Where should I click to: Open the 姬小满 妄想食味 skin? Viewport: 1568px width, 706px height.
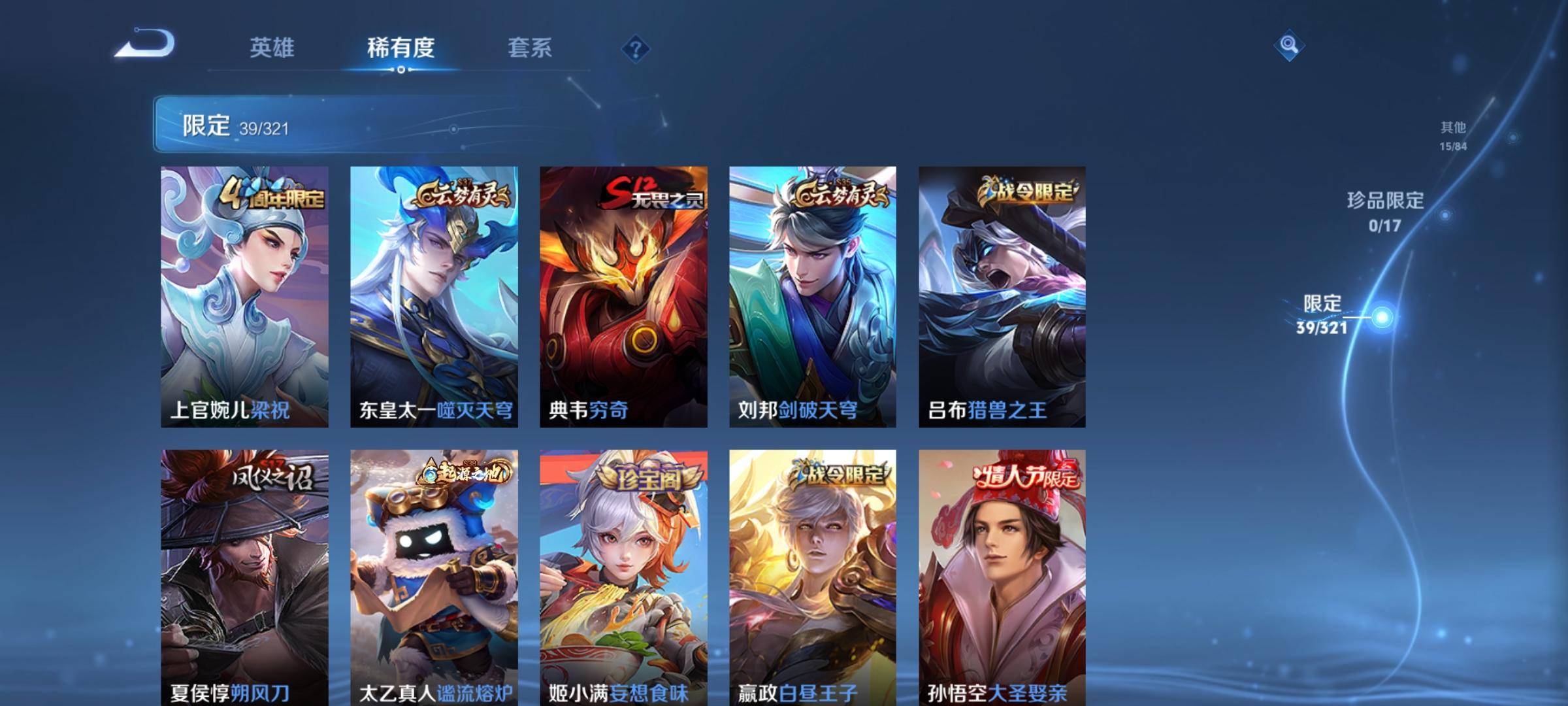tap(623, 577)
